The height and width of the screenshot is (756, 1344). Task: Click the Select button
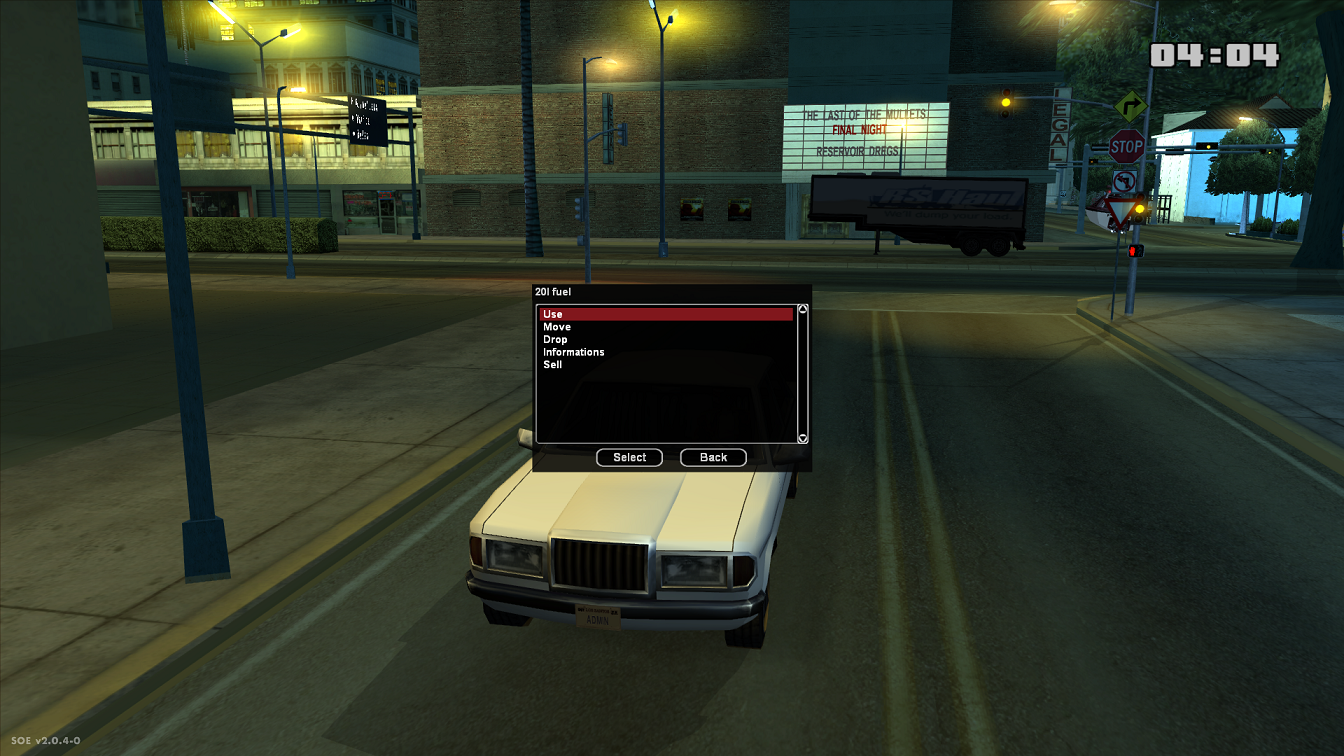coord(630,457)
